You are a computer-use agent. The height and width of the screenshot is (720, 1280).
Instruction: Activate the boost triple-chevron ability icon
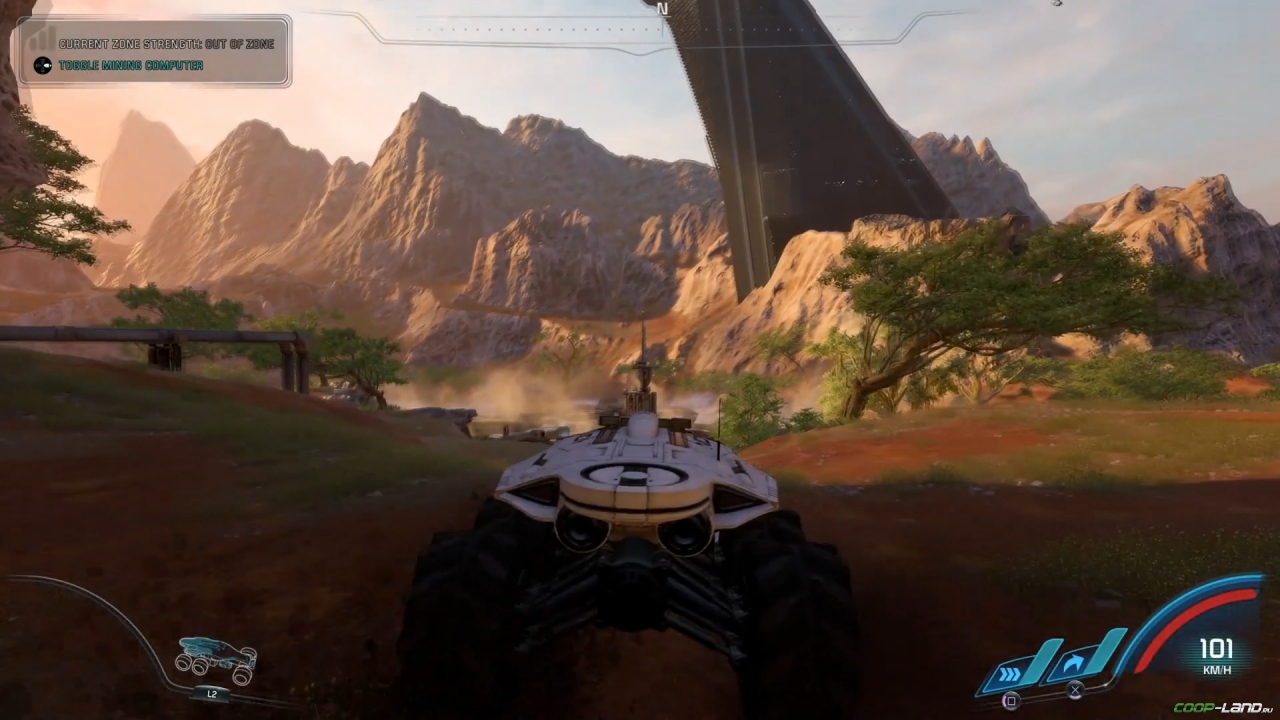1012,667
